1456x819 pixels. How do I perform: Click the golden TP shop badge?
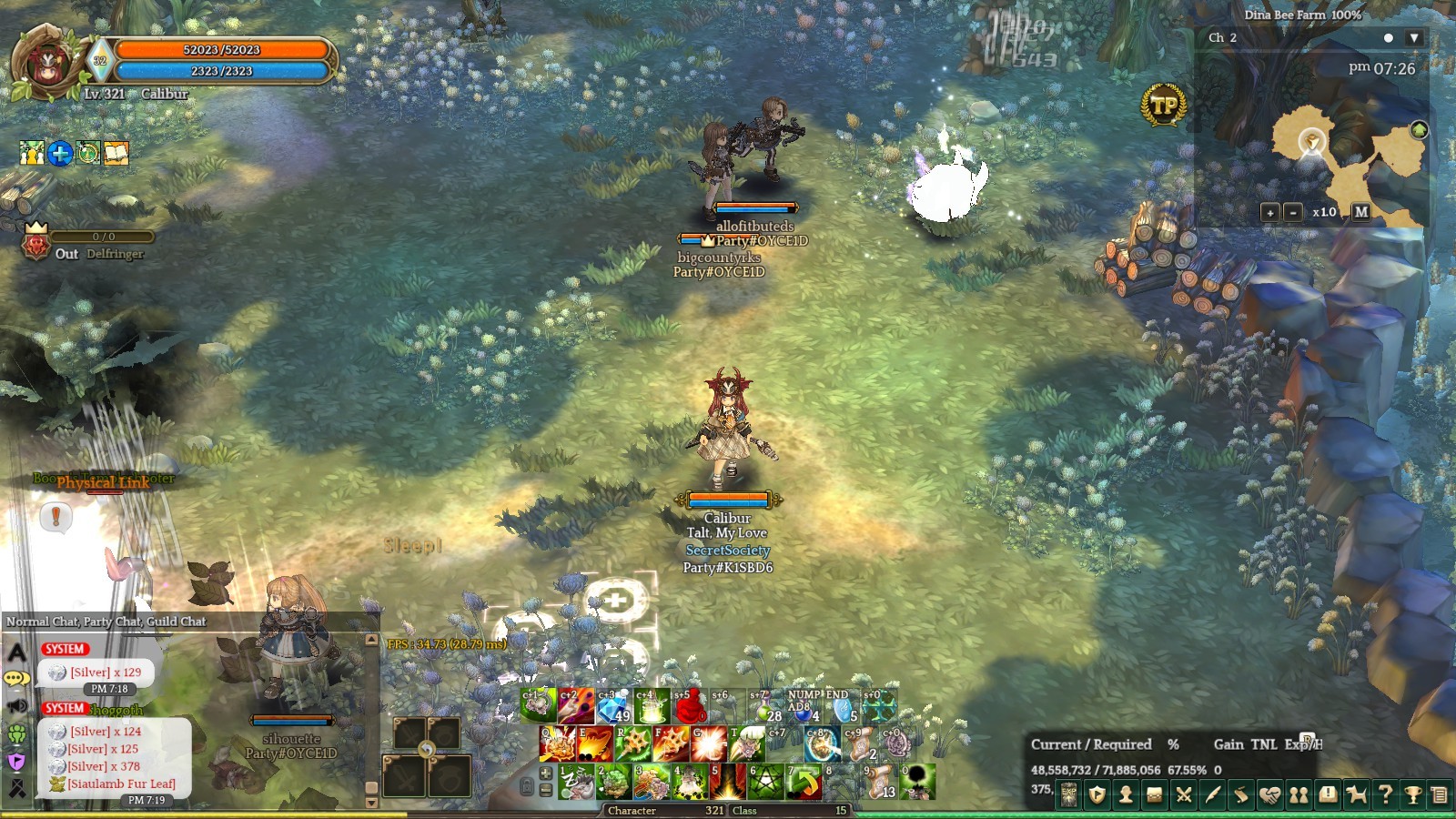point(1164,106)
